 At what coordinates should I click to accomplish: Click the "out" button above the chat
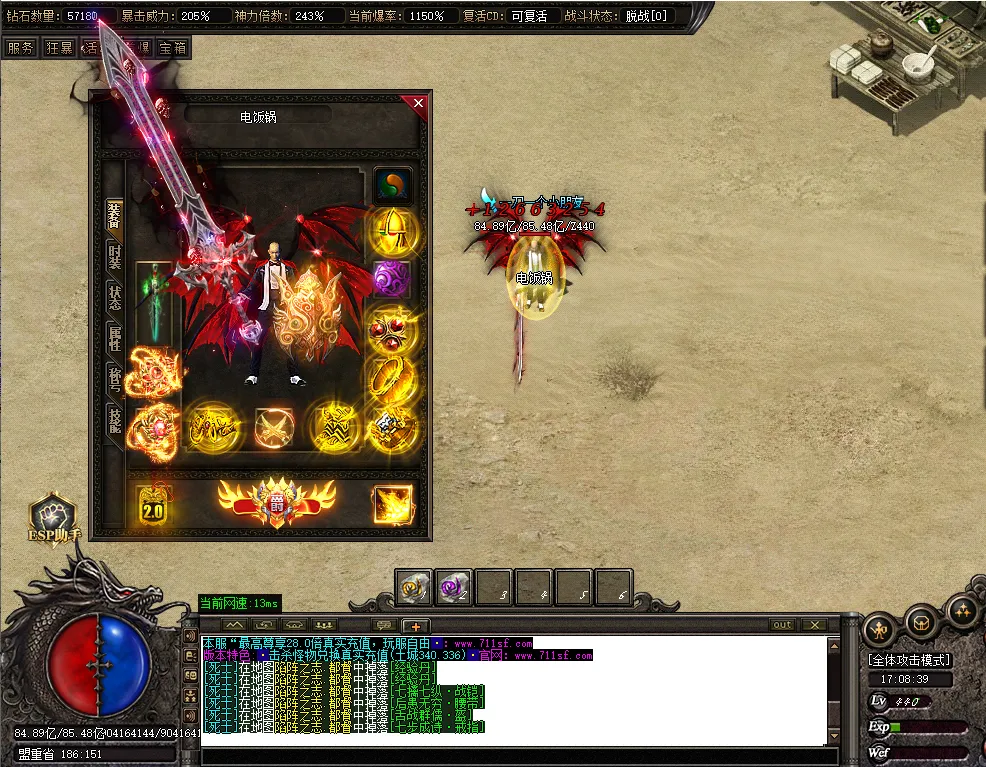[x=782, y=625]
